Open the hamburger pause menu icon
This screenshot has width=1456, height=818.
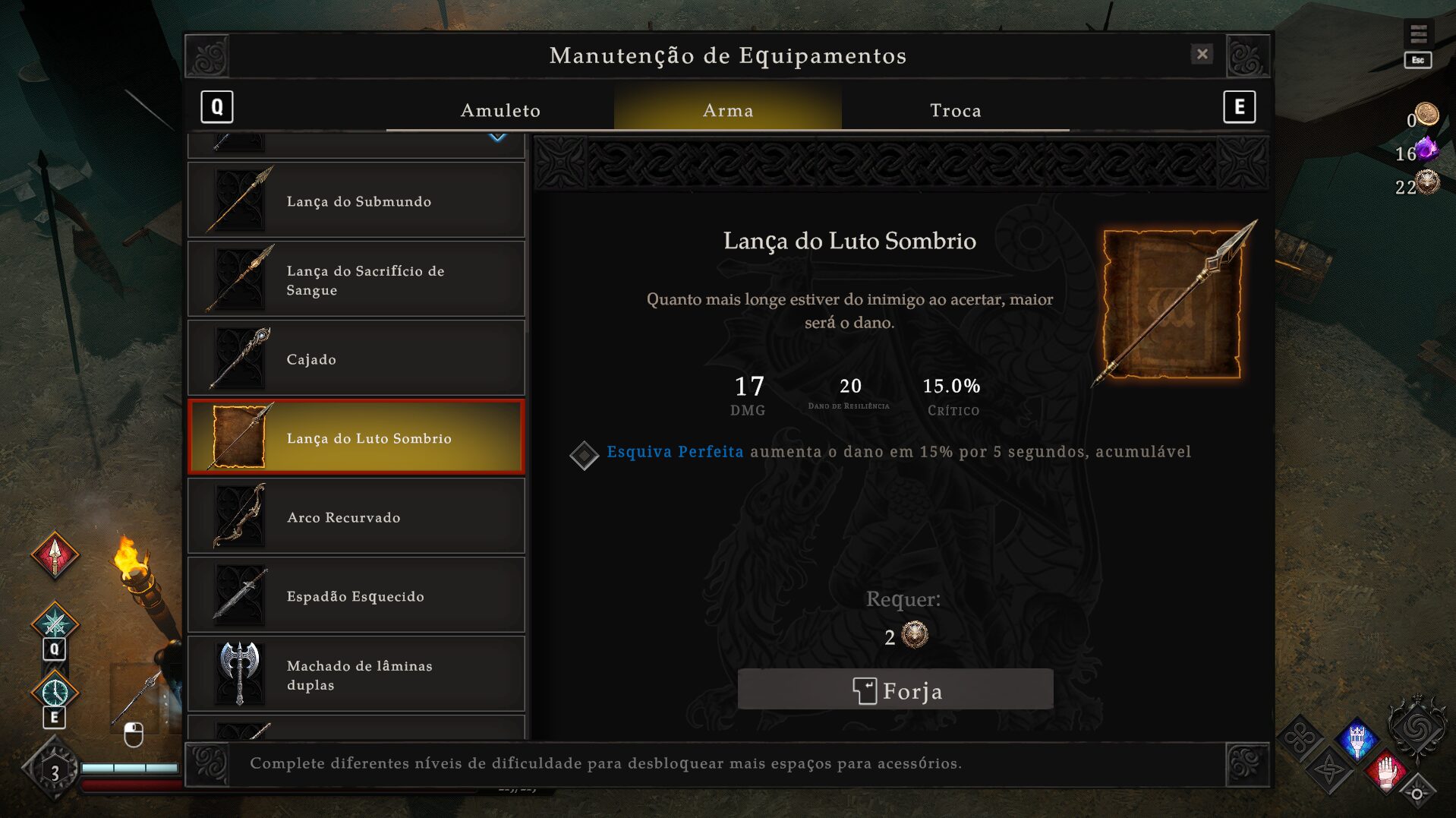point(1418,34)
